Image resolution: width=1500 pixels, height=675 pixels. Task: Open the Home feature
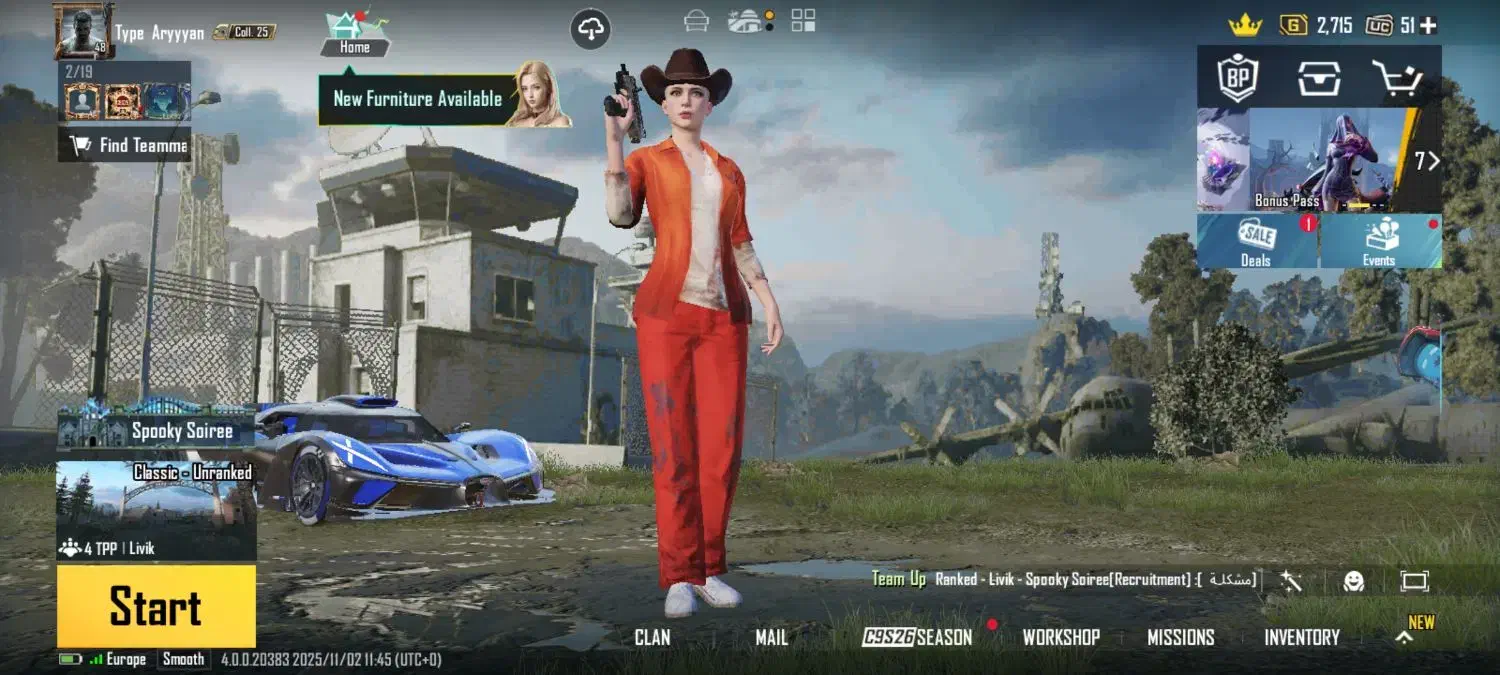pyautogui.click(x=355, y=33)
